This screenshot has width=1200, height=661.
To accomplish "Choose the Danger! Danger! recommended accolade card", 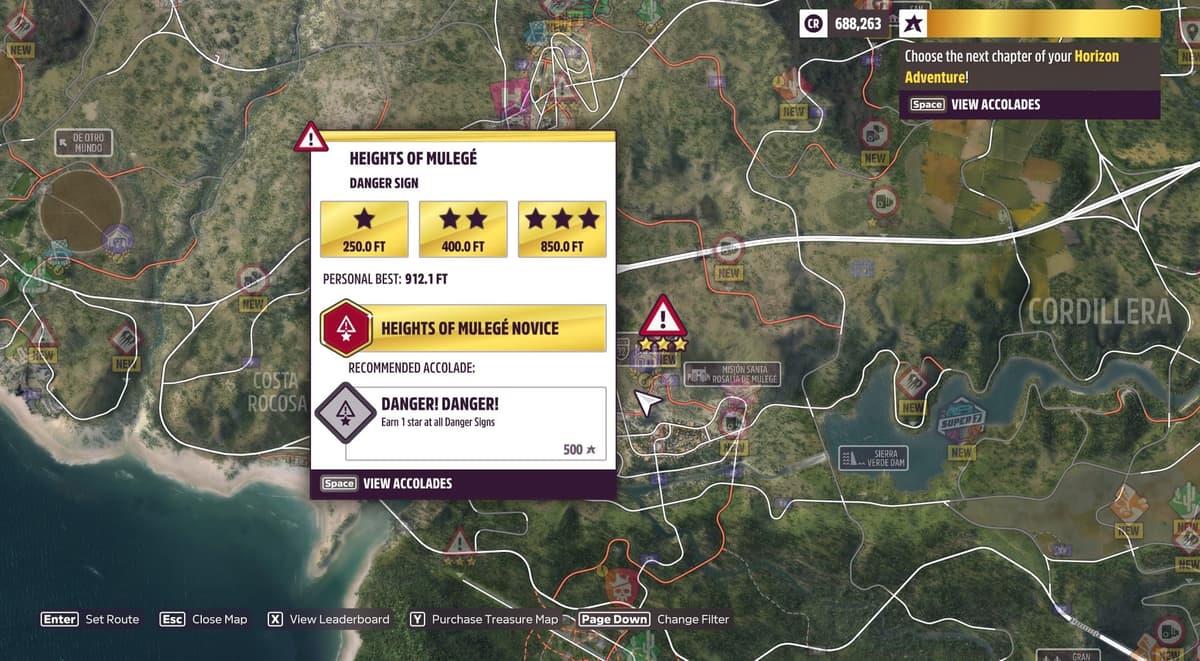I will (475, 423).
